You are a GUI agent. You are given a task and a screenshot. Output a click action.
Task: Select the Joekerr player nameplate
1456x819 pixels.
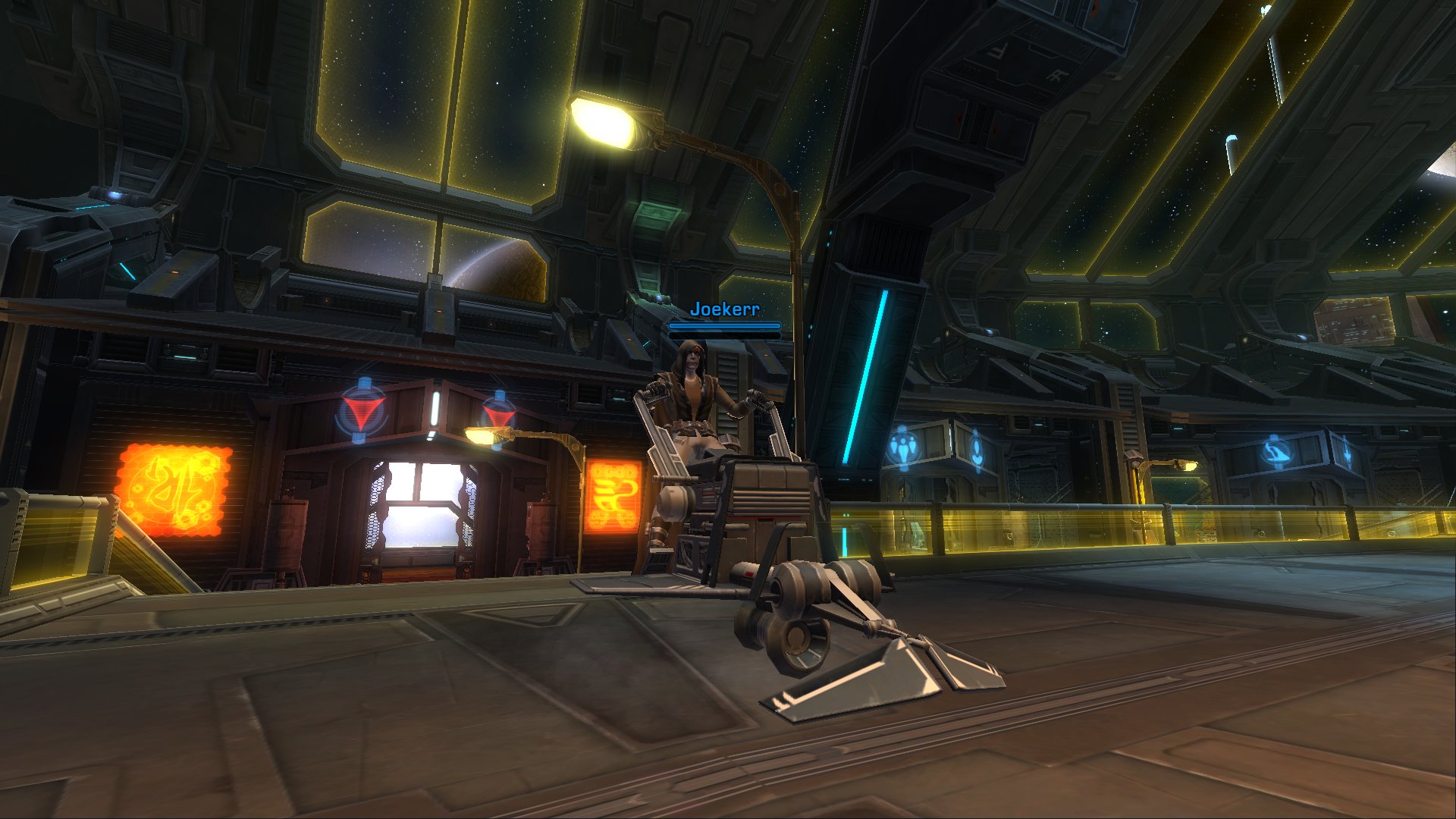724,309
